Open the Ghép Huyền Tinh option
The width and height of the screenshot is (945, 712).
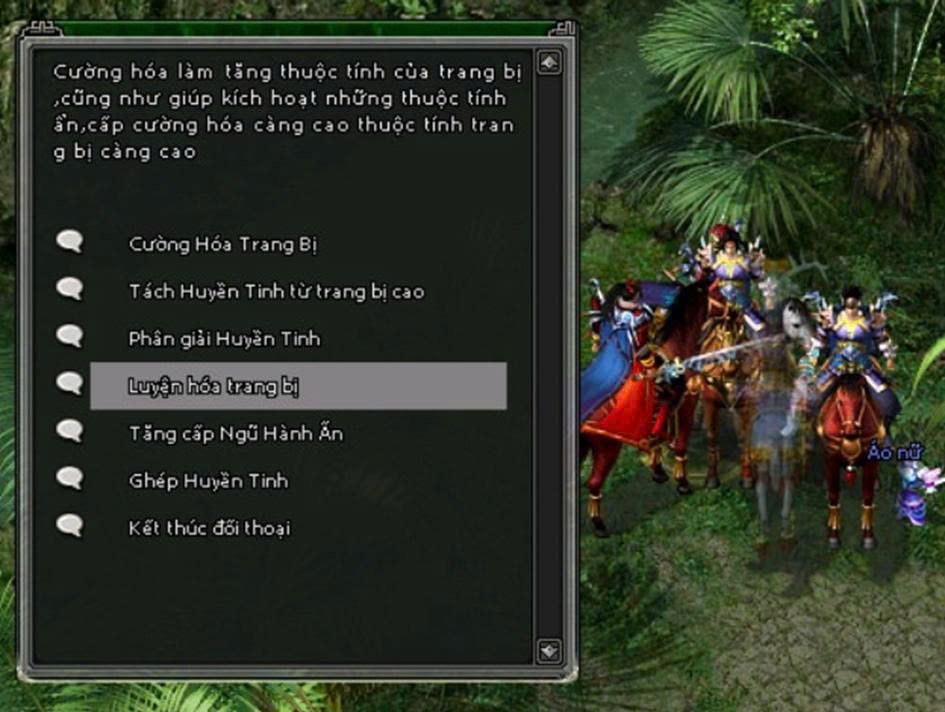pyautogui.click(x=208, y=481)
